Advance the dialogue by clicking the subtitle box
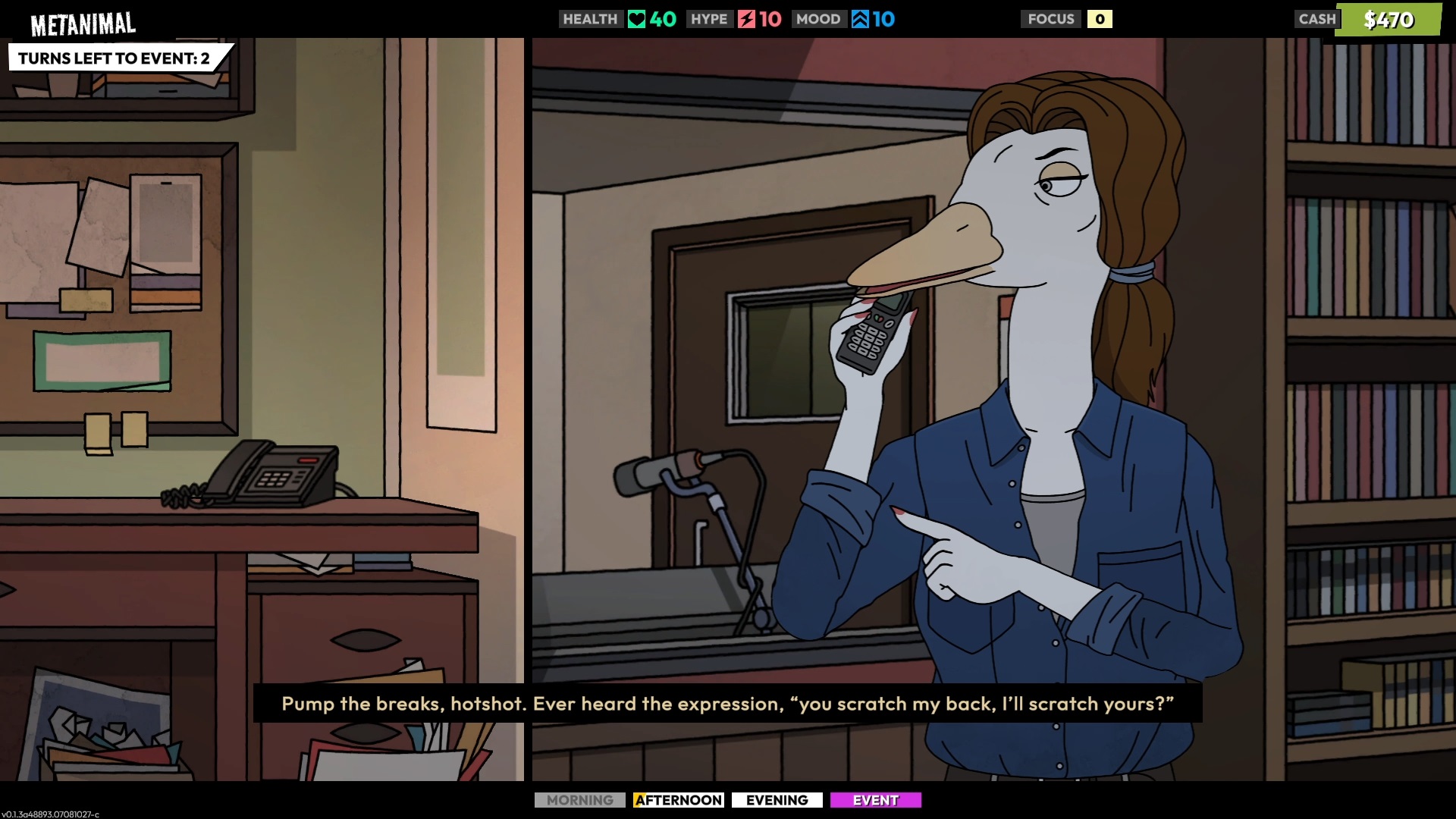 coord(727,704)
